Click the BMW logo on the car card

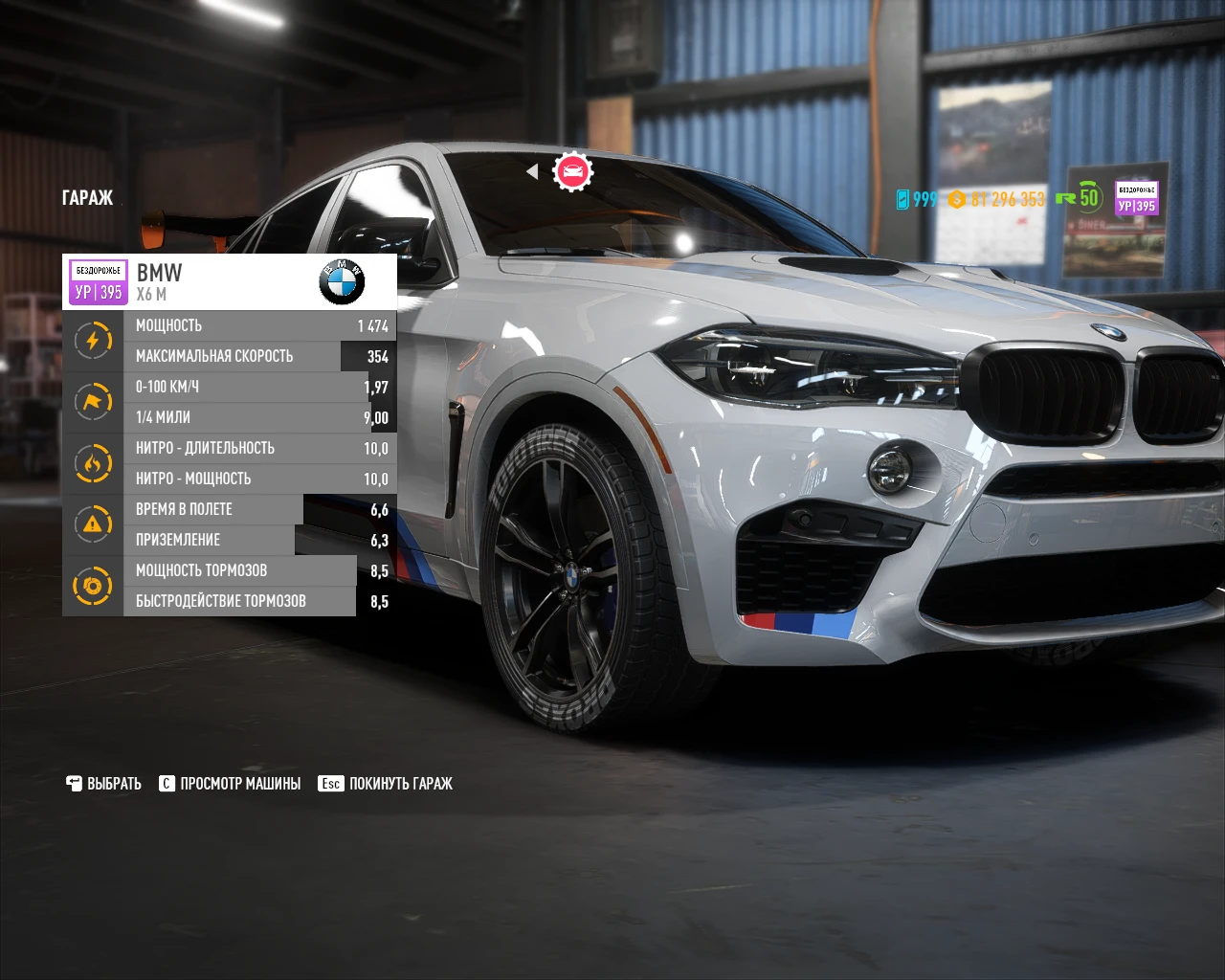(342, 281)
